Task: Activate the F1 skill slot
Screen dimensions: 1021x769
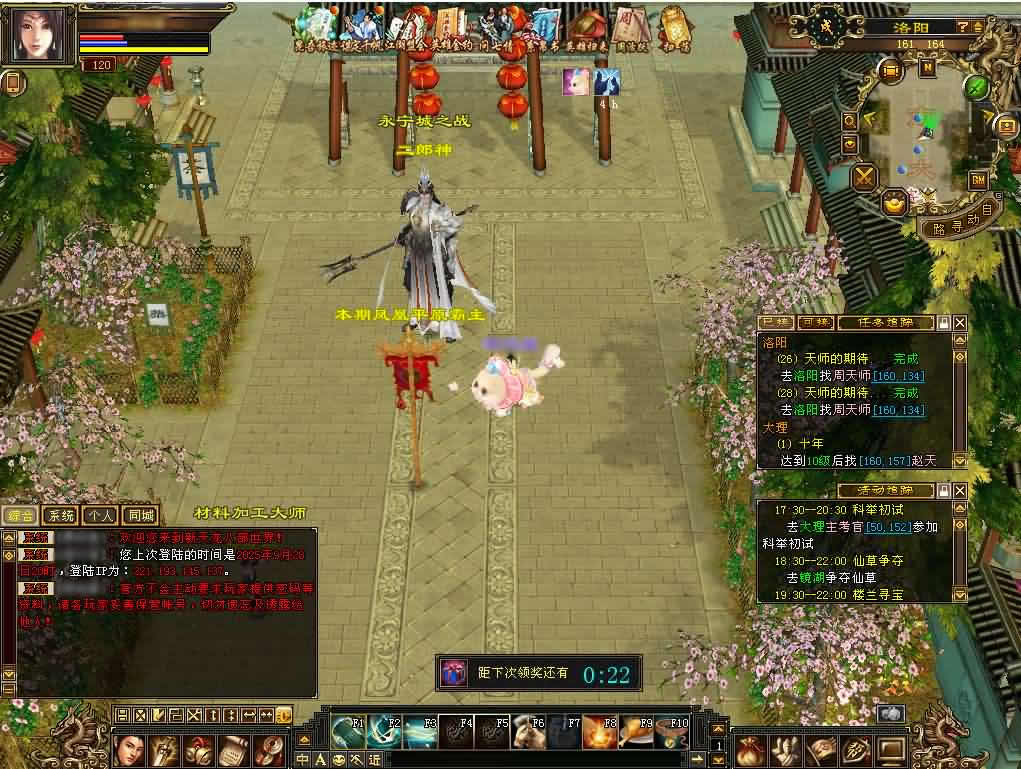Action: 349,733
